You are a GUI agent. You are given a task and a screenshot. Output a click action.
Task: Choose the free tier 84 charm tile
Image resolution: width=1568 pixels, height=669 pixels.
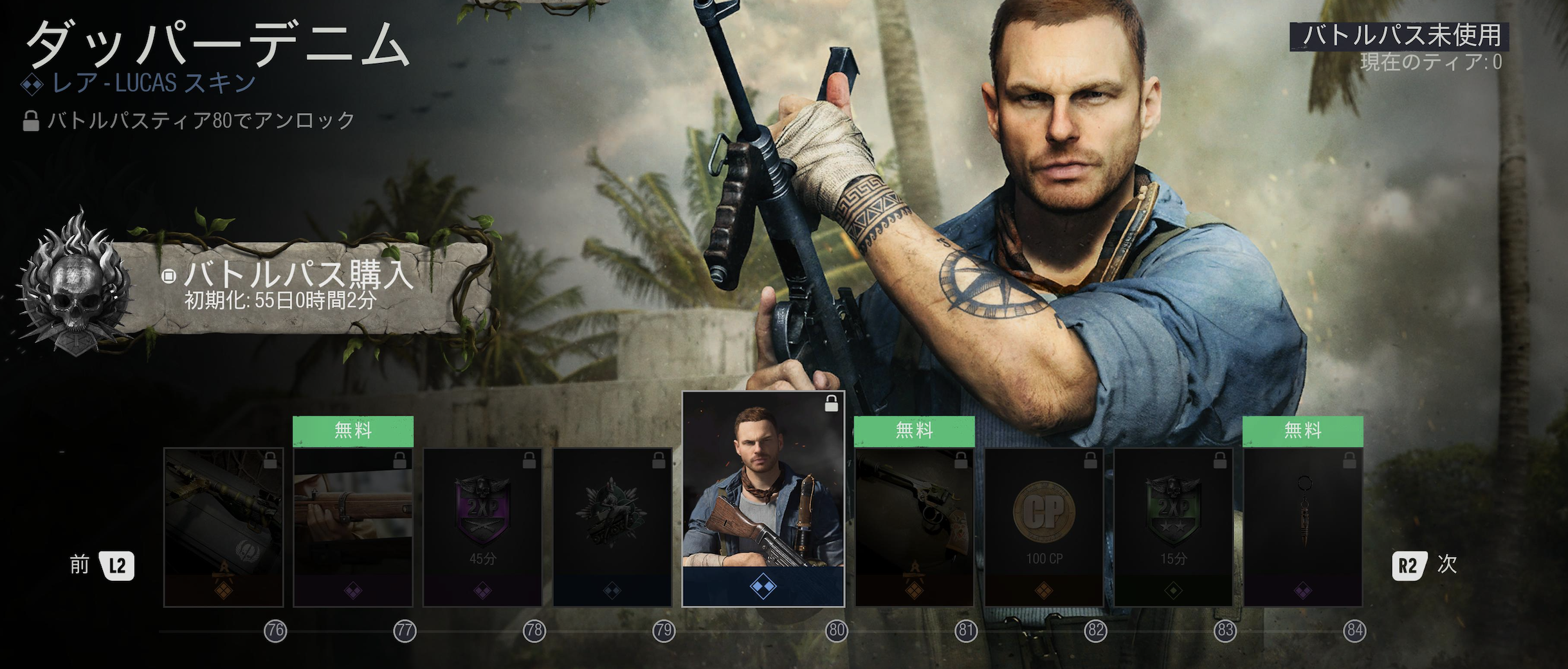1303,527
